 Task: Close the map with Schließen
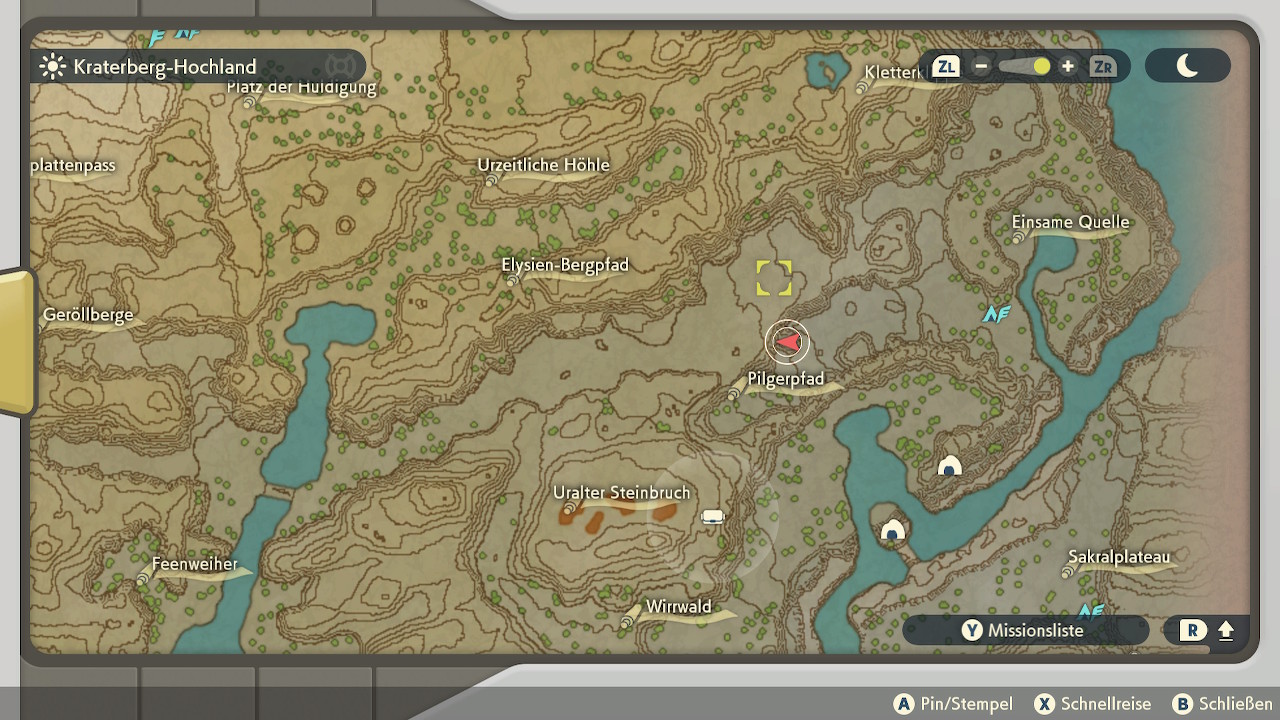(1223, 704)
